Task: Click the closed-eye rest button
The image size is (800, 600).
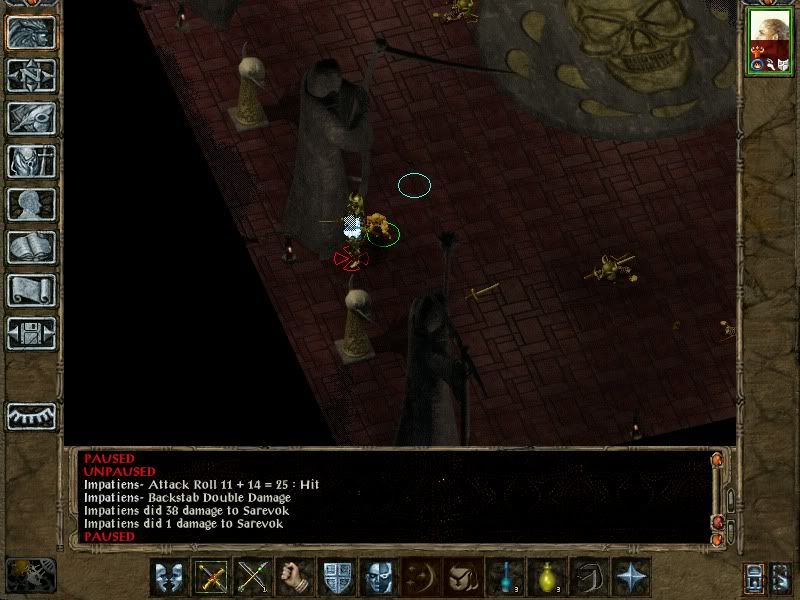Action: point(32,415)
